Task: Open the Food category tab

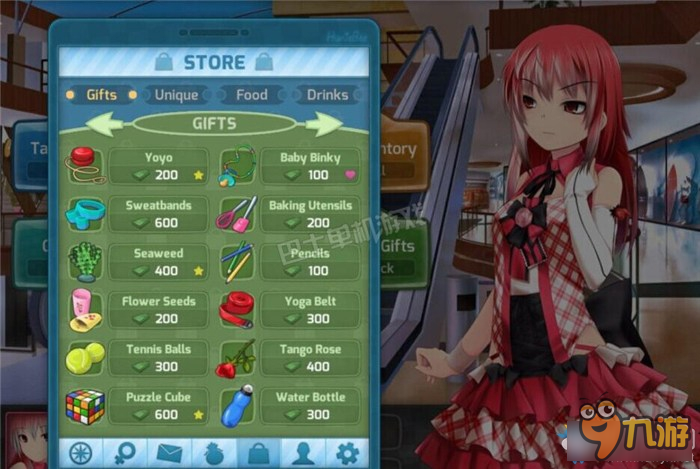Action: (x=251, y=95)
